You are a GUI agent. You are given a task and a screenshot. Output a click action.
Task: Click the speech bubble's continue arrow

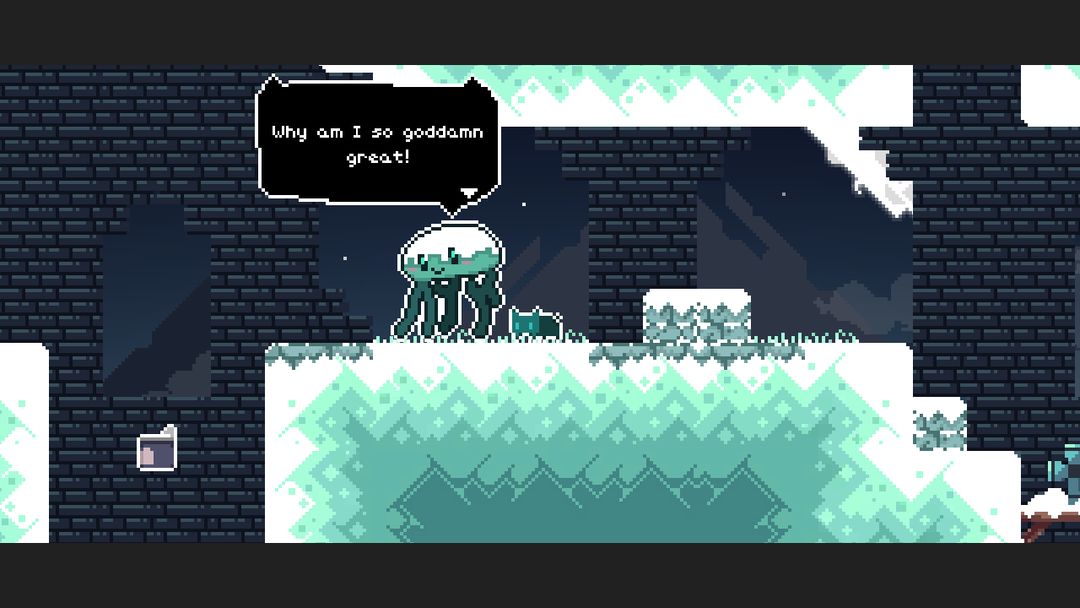point(466,192)
